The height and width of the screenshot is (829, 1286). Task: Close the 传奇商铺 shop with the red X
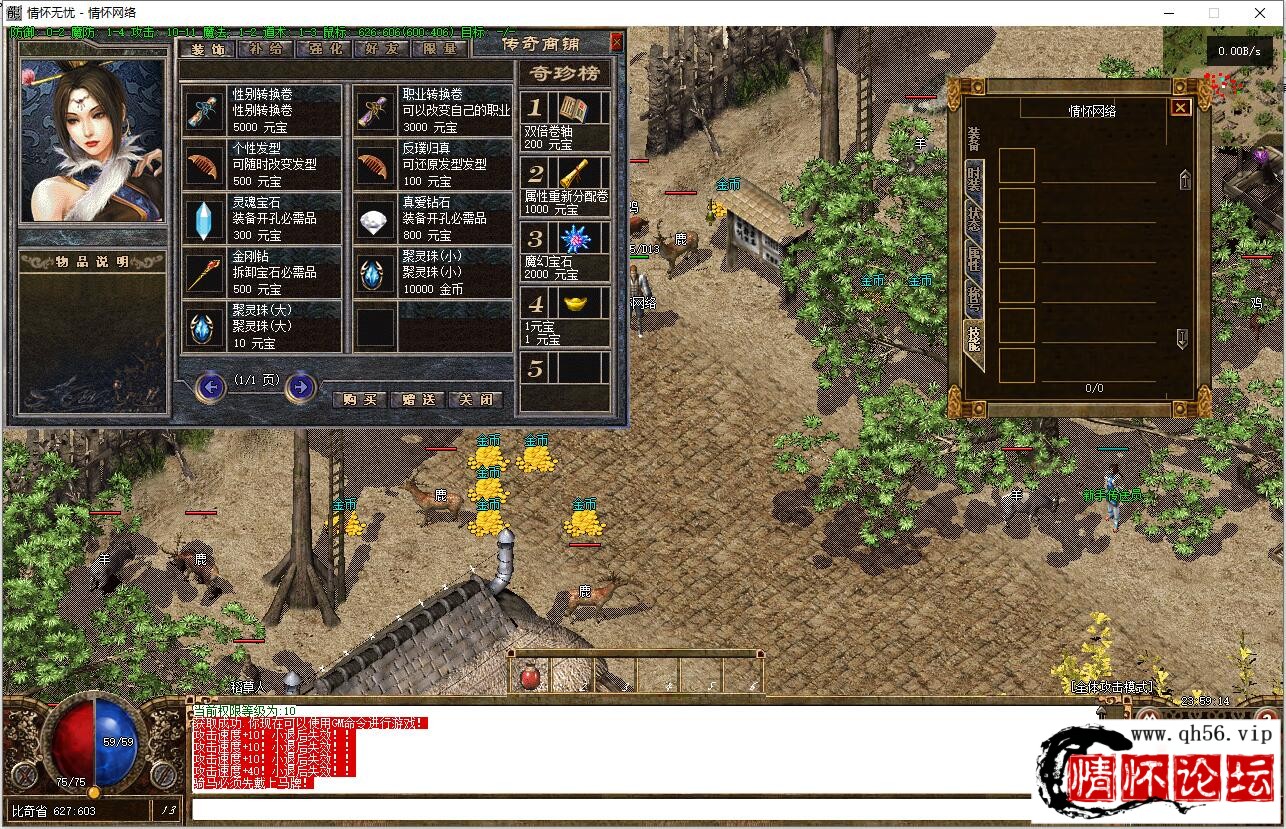(616, 42)
